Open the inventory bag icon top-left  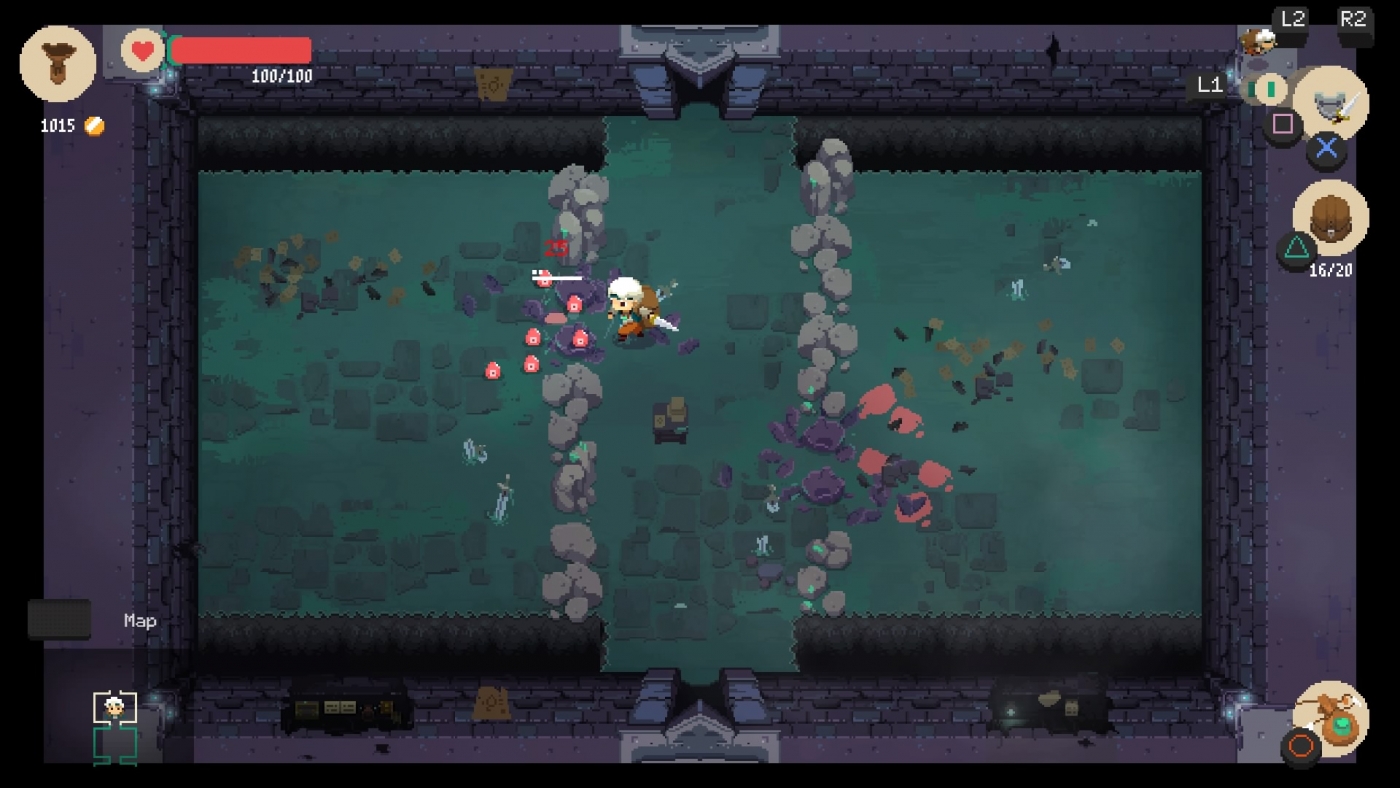(57, 62)
